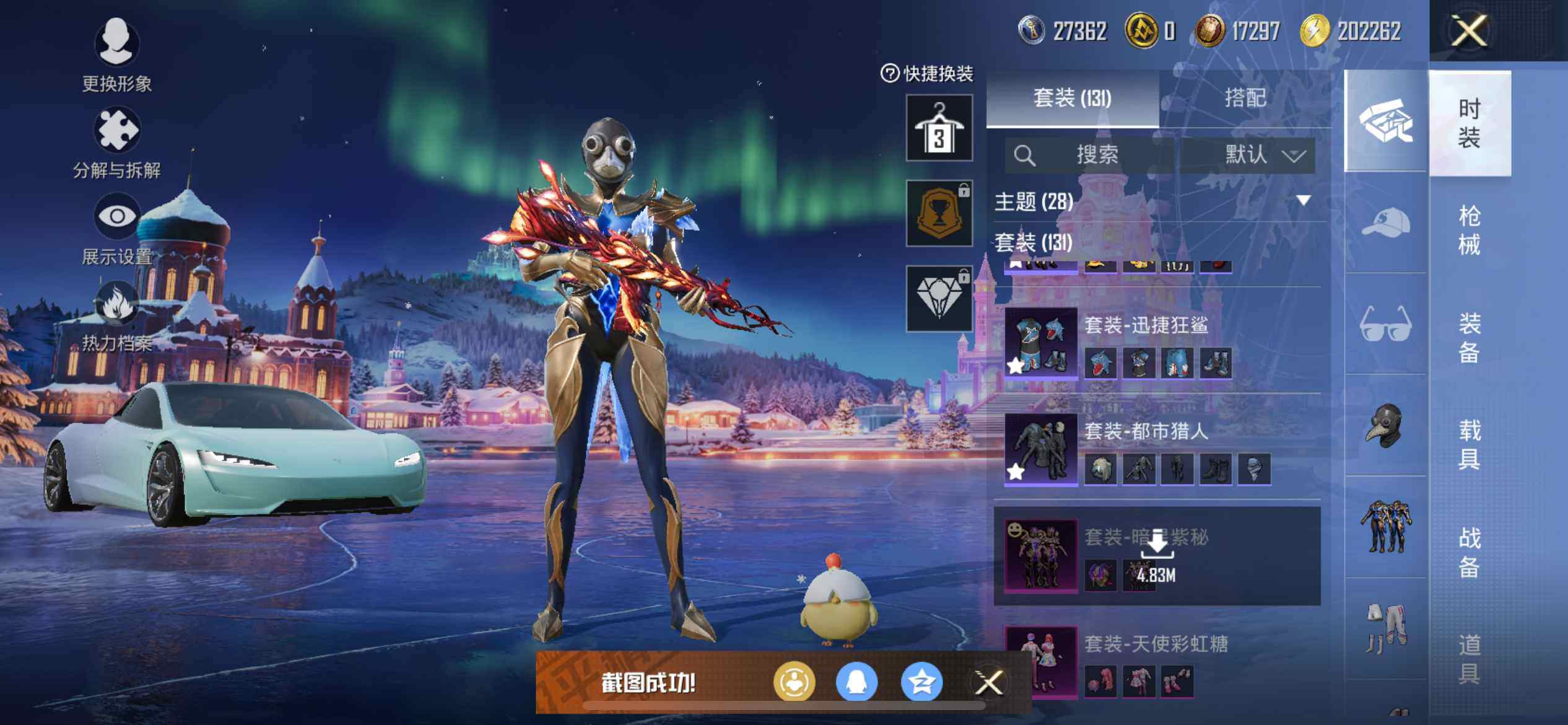1568x725 pixels.
Task: Close the wardrobe with top-right X
Action: 1468,30
